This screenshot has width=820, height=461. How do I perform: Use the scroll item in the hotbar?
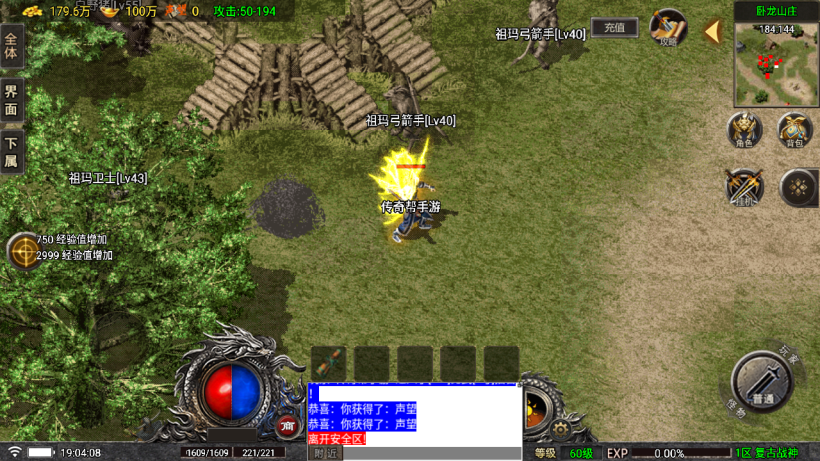coord(329,362)
